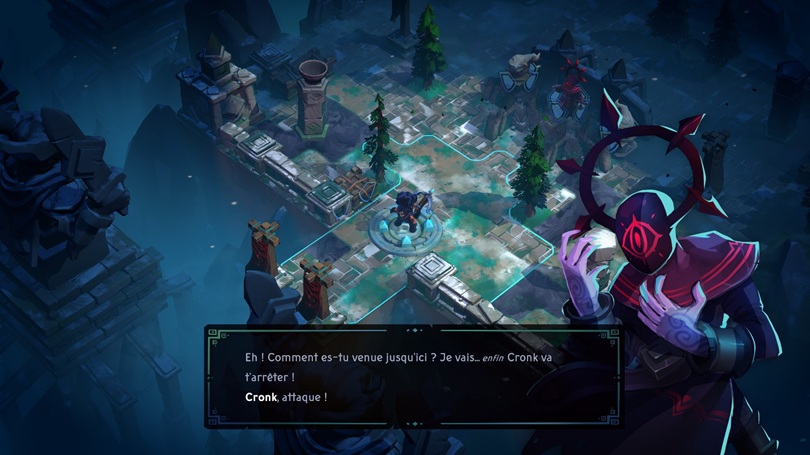Advance the Cronk dialogue box
This screenshot has height=455, width=810.
(412, 376)
